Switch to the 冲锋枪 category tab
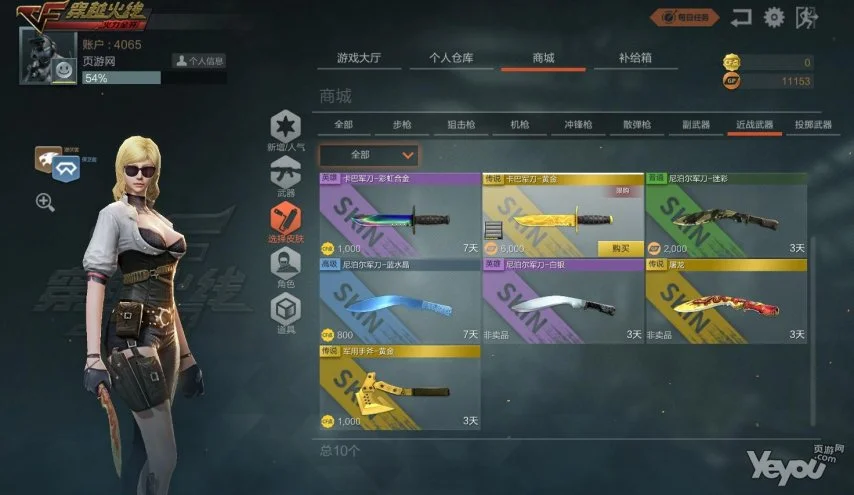The image size is (854, 495). pyautogui.click(x=578, y=125)
